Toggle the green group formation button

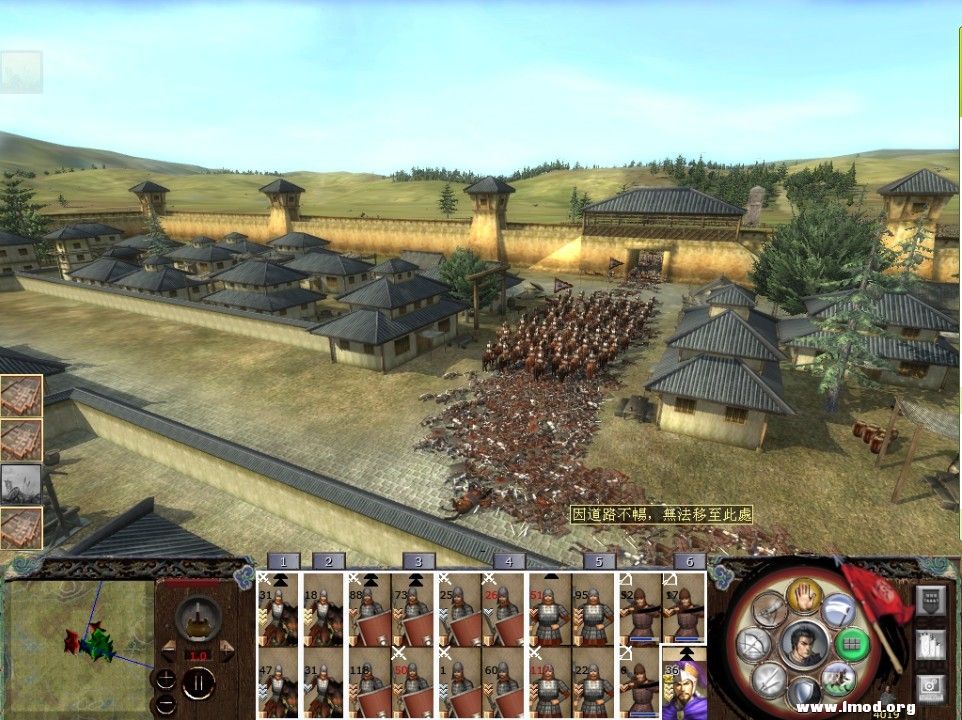tap(851, 643)
